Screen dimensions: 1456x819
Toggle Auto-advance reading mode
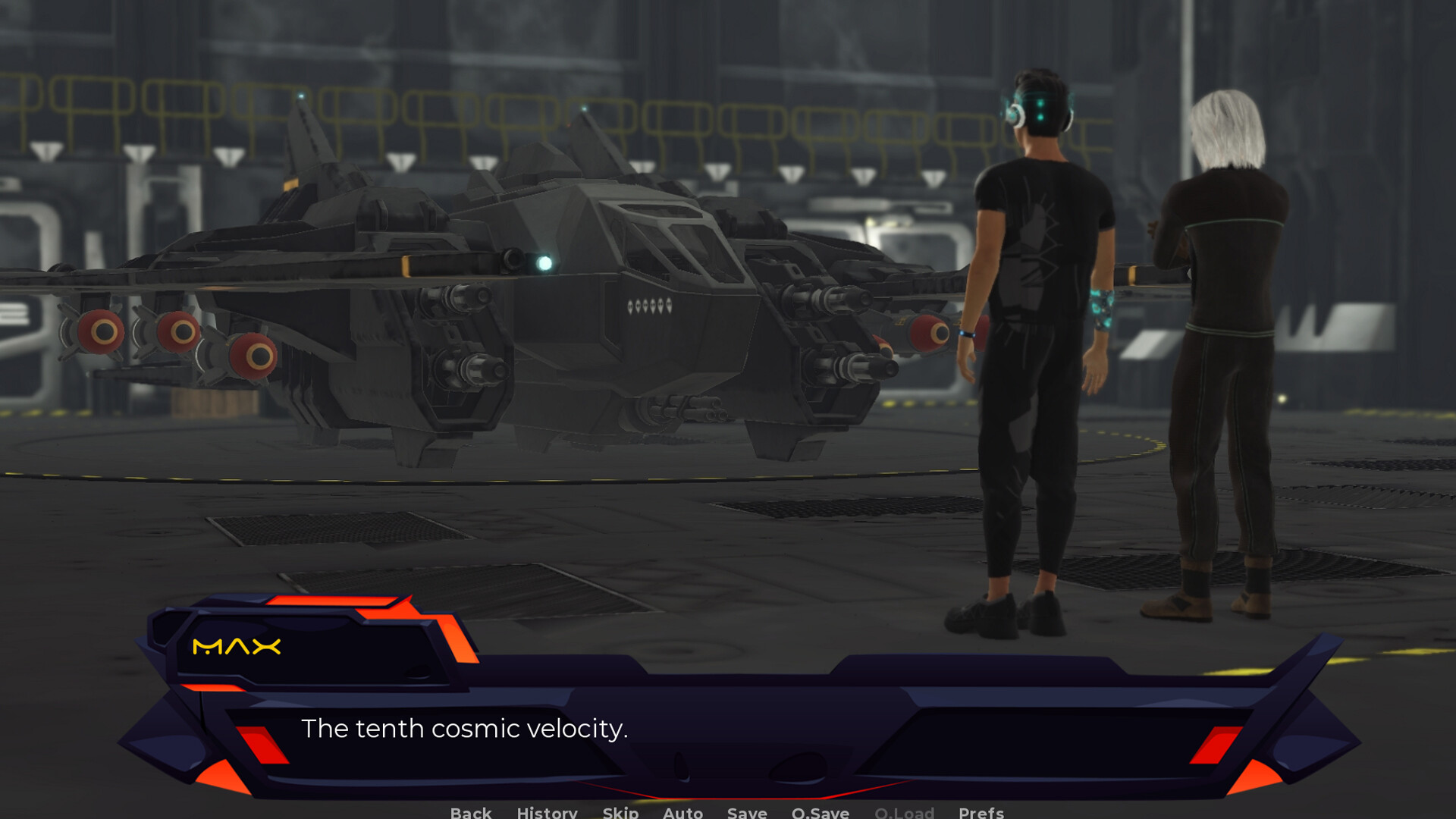pyautogui.click(x=682, y=812)
